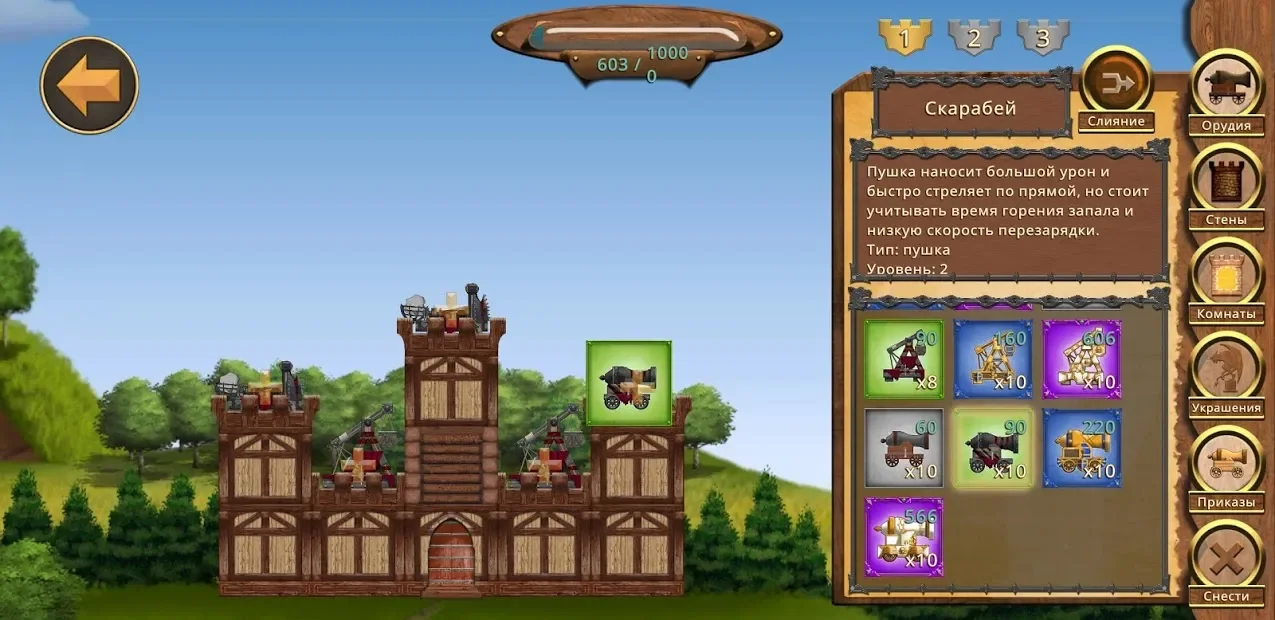This screenshot has width=1275, height=620.
Task: Choose the blue trebuchet costing 160
Action: click(993, 359)
